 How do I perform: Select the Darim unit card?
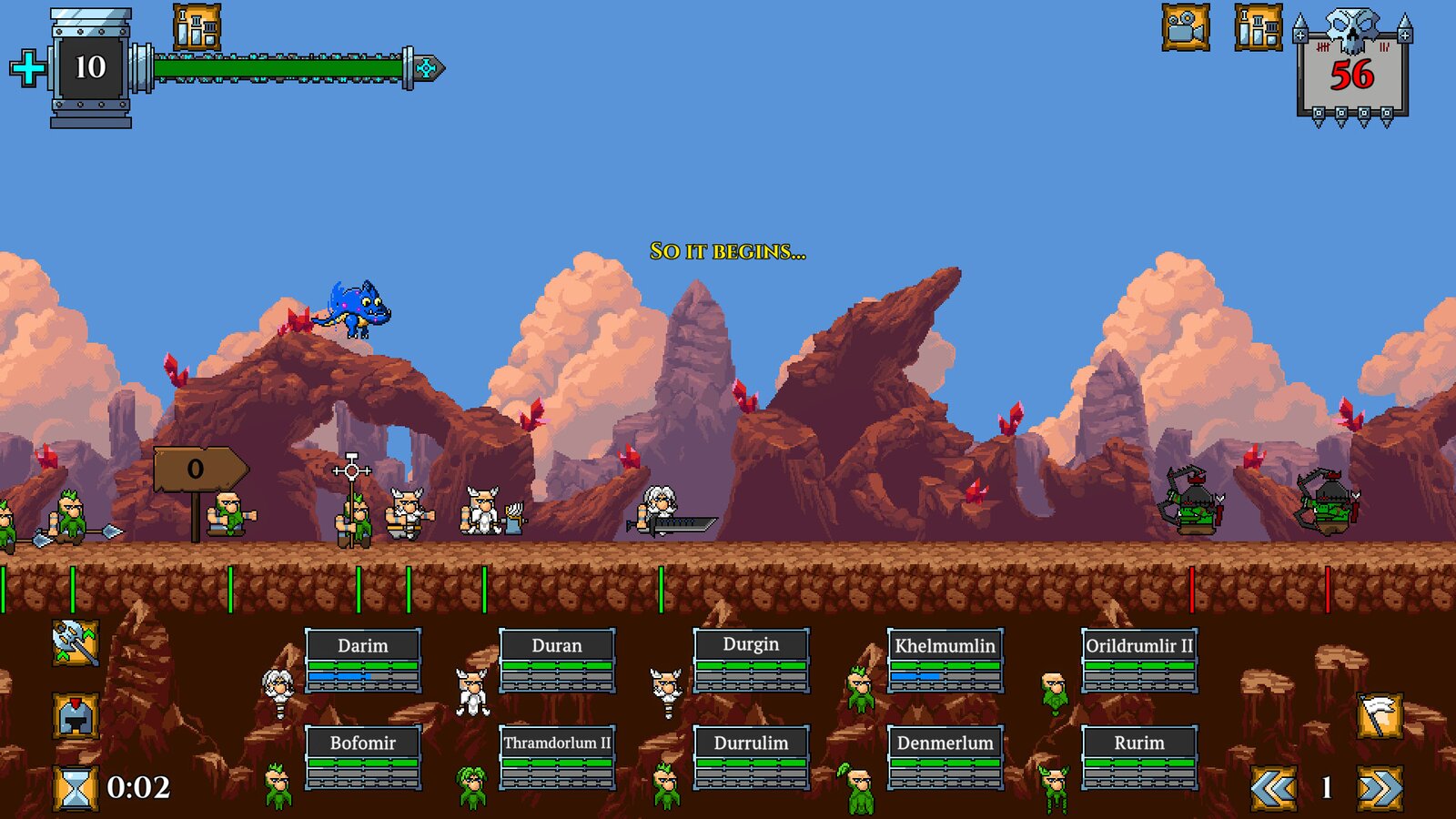coord(362,660)
